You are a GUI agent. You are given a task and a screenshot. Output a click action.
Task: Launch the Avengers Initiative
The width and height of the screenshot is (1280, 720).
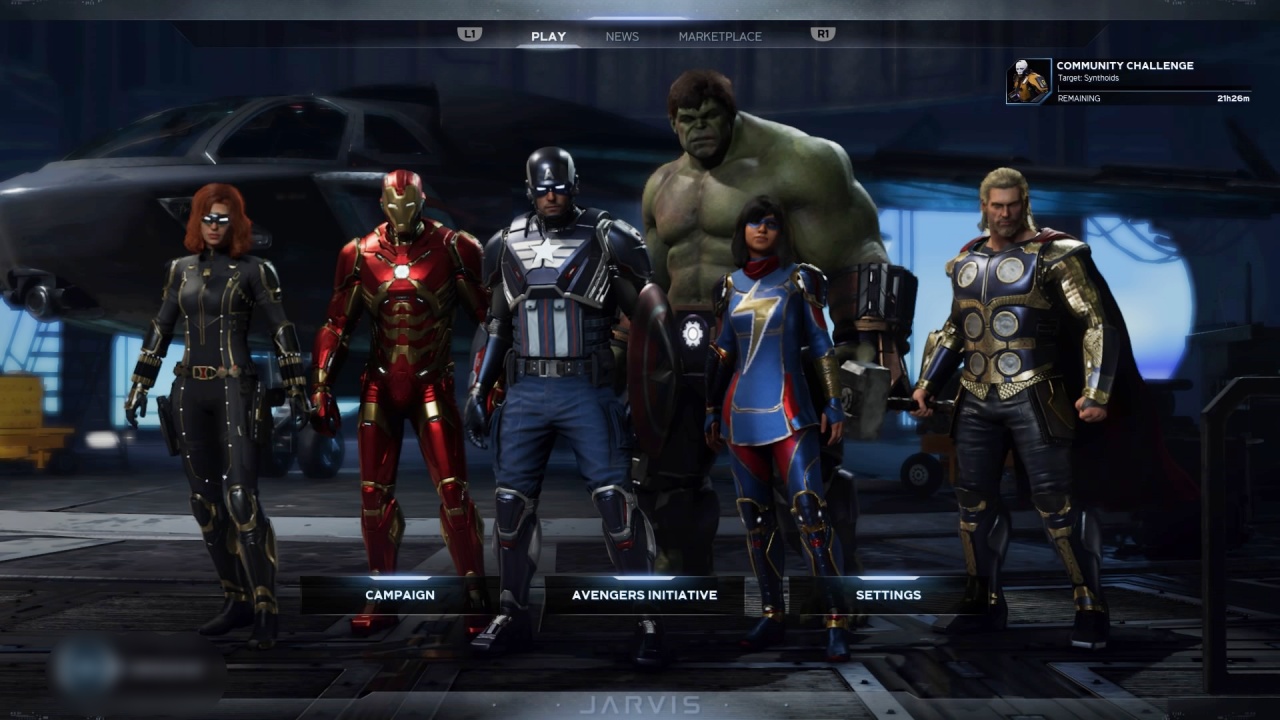point(644,595)
